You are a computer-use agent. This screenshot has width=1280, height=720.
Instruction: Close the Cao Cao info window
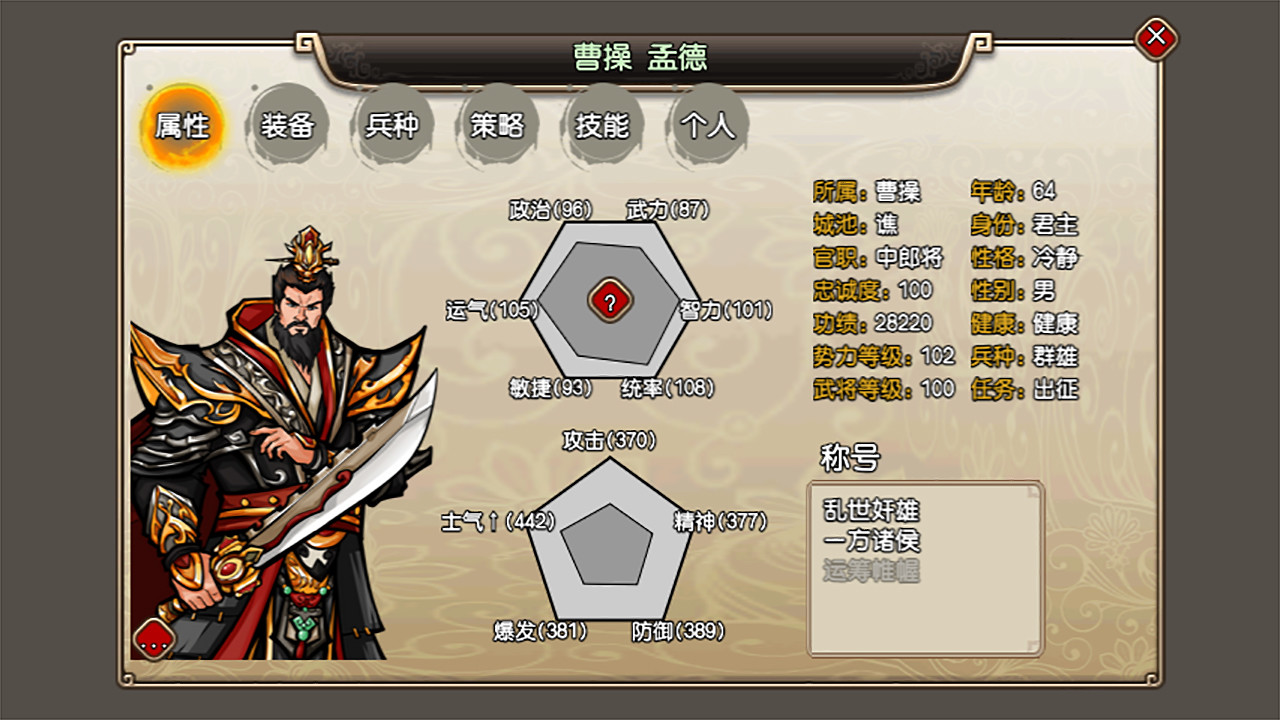(1158, 35)
